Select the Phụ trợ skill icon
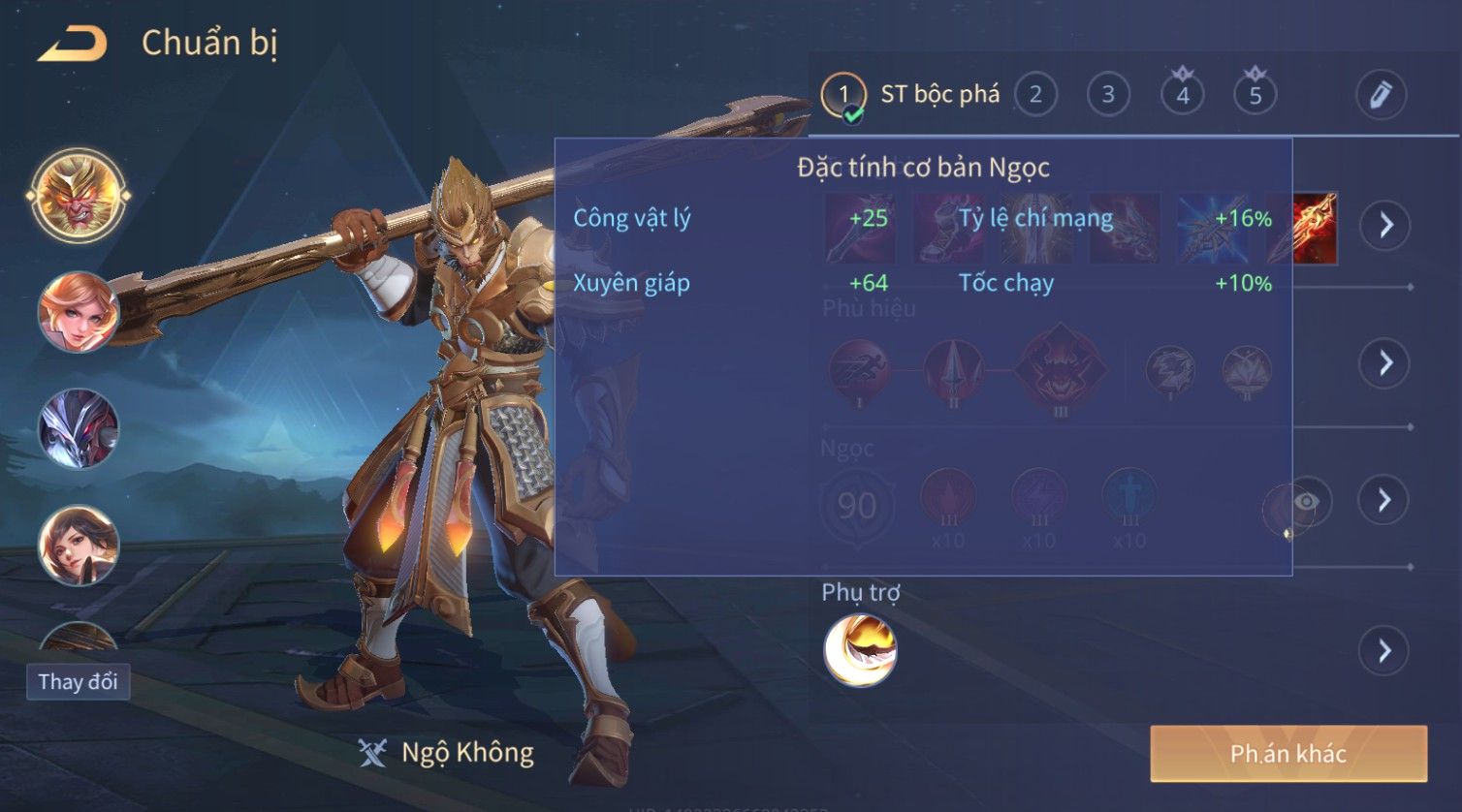The width and height of the screenshot is (1462, 812). coord(860,650)
